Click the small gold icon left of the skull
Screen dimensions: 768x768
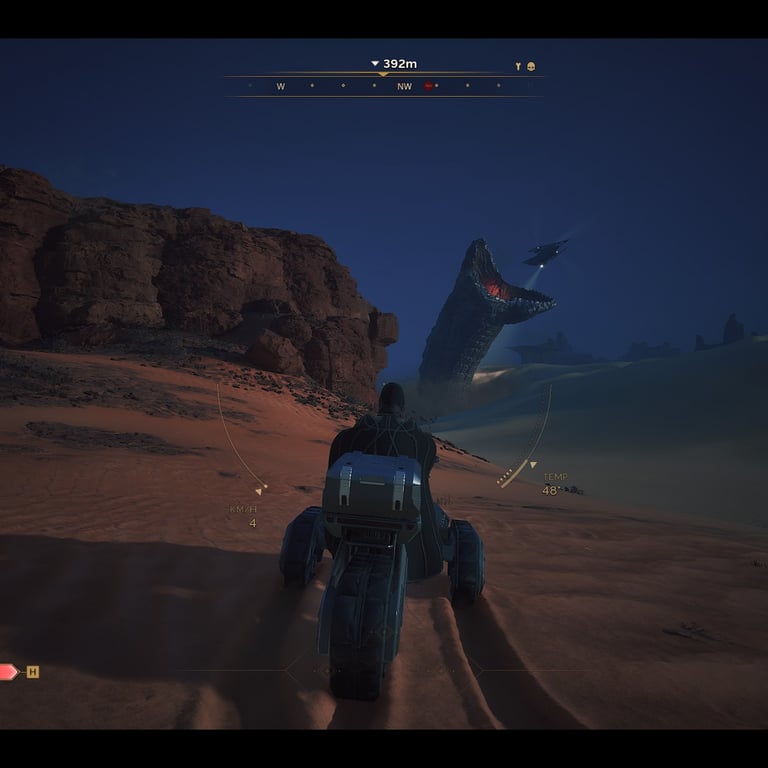[518, 67]
